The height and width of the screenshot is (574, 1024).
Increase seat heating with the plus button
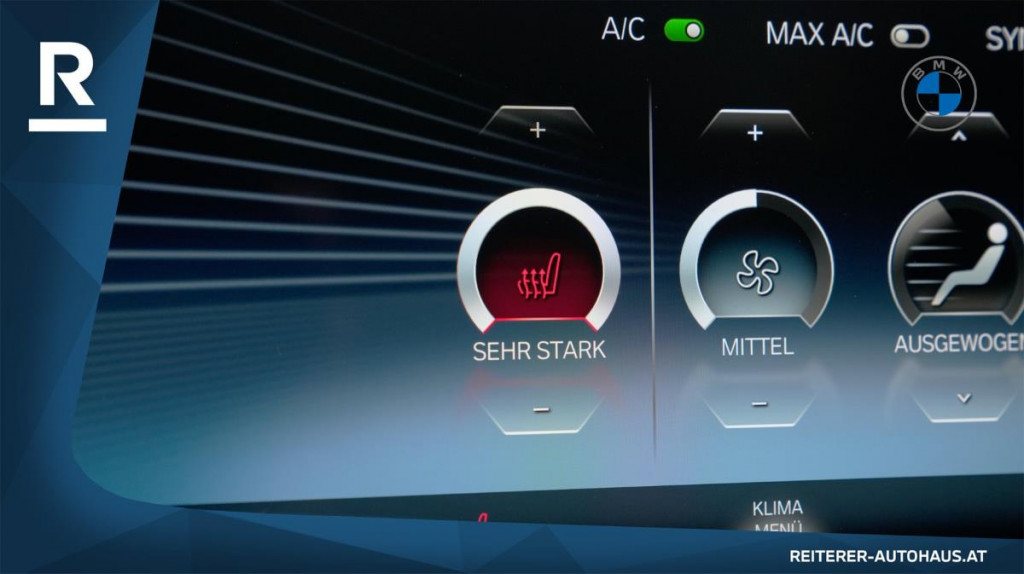tap(538, 130)
